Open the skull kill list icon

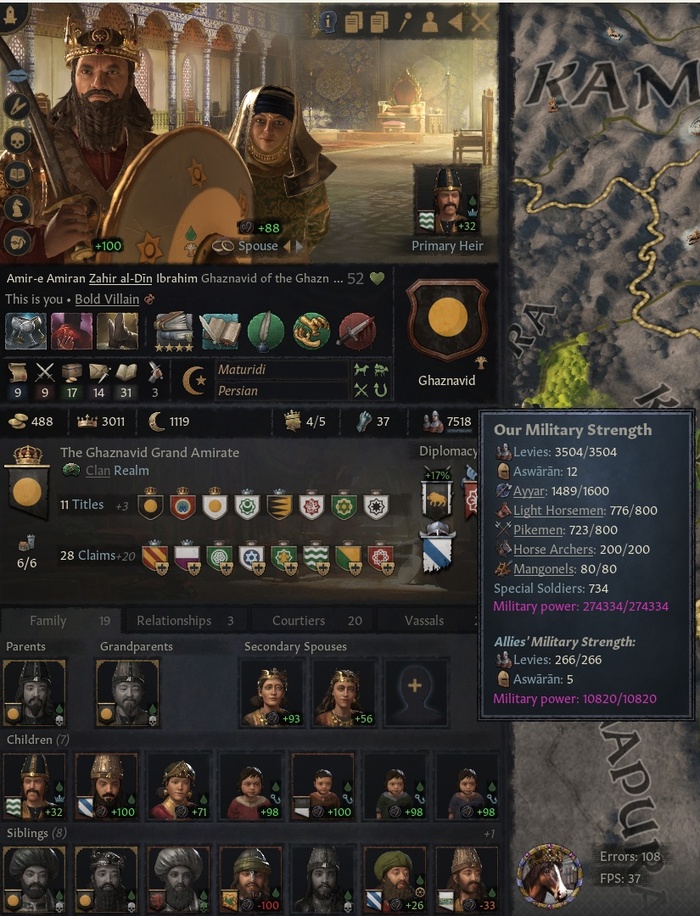(x=17, y=139)
